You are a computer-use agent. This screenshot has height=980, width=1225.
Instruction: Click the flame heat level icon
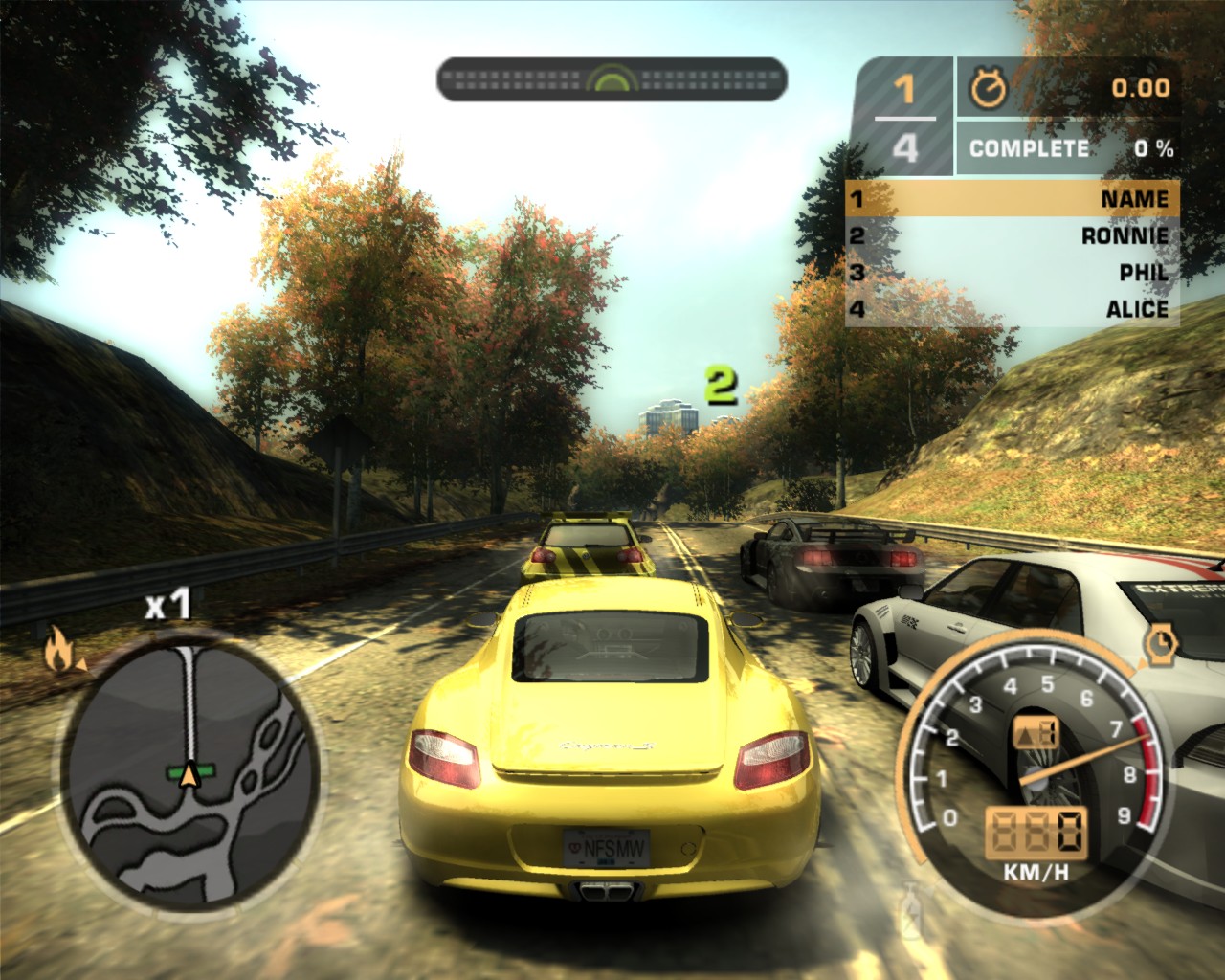[x=61, y=652]
